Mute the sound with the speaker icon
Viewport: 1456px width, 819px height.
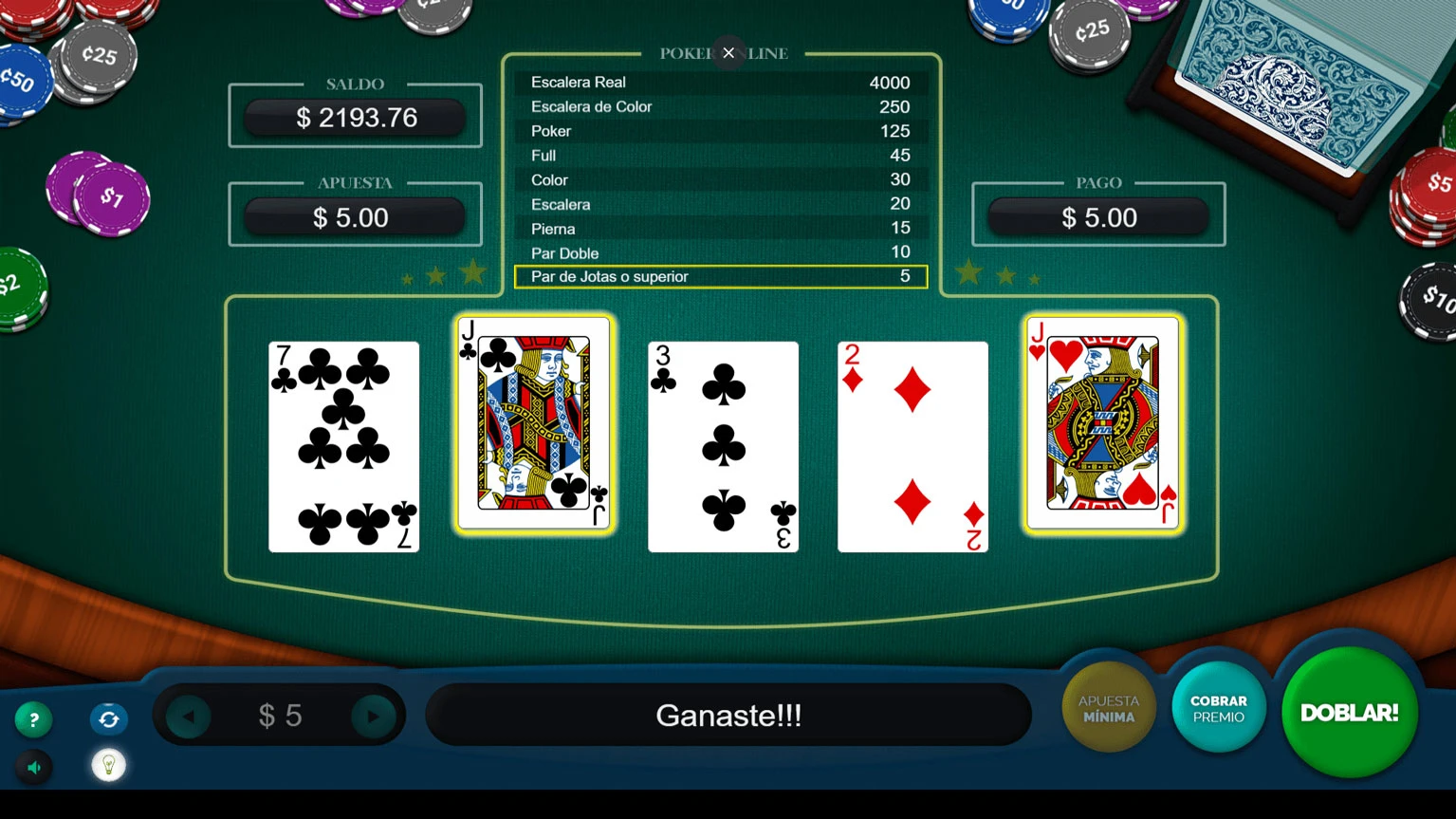click(x=34, y=767)
